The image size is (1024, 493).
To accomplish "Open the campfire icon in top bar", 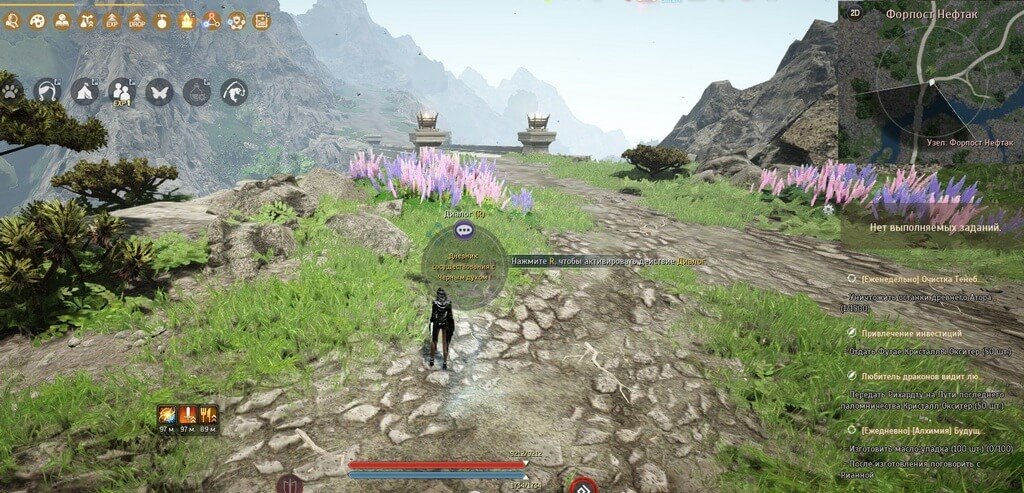I will click(x=187, y=20).
